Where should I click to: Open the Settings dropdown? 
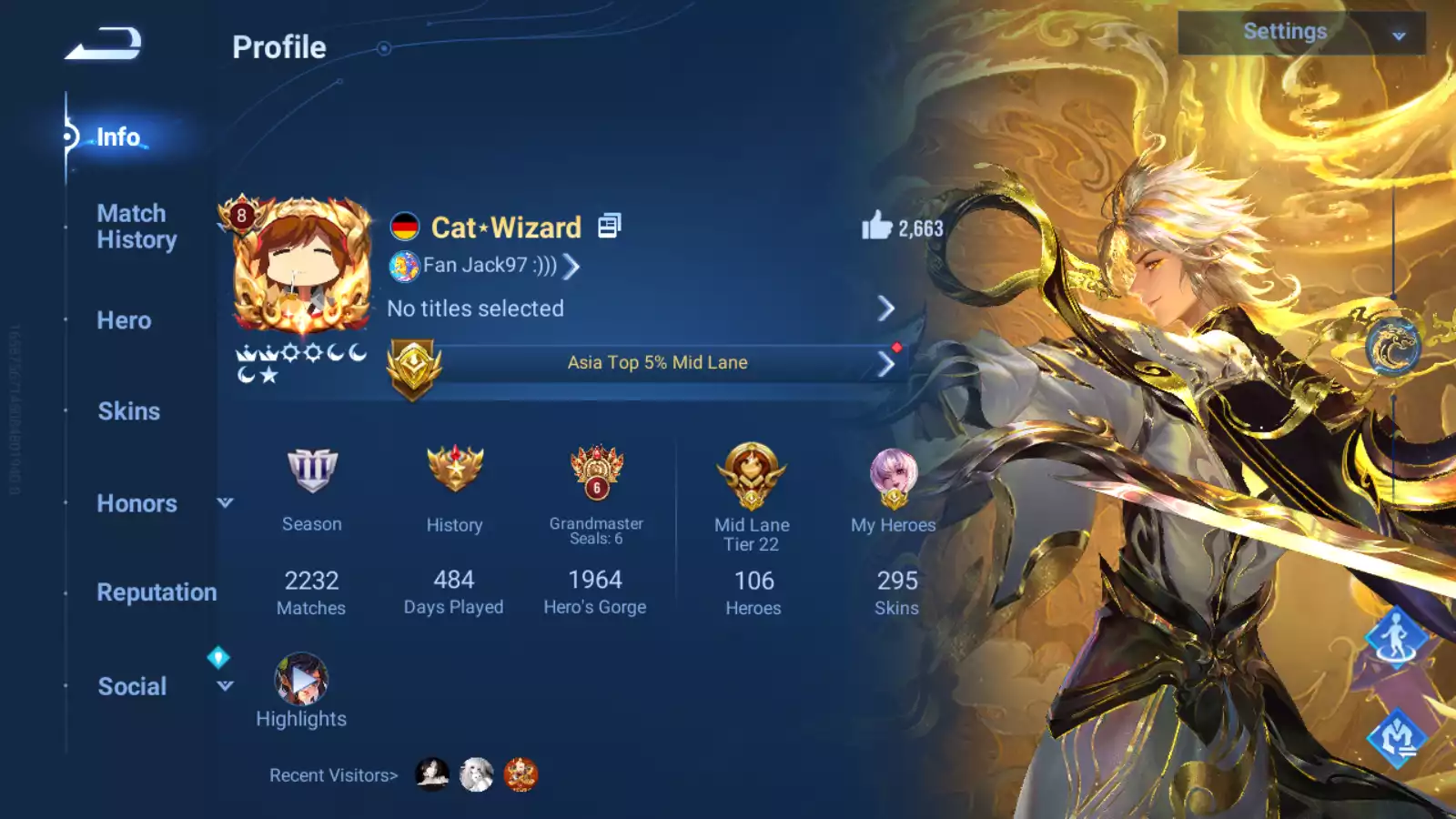pyautogui.click(x=1300, y=33)
